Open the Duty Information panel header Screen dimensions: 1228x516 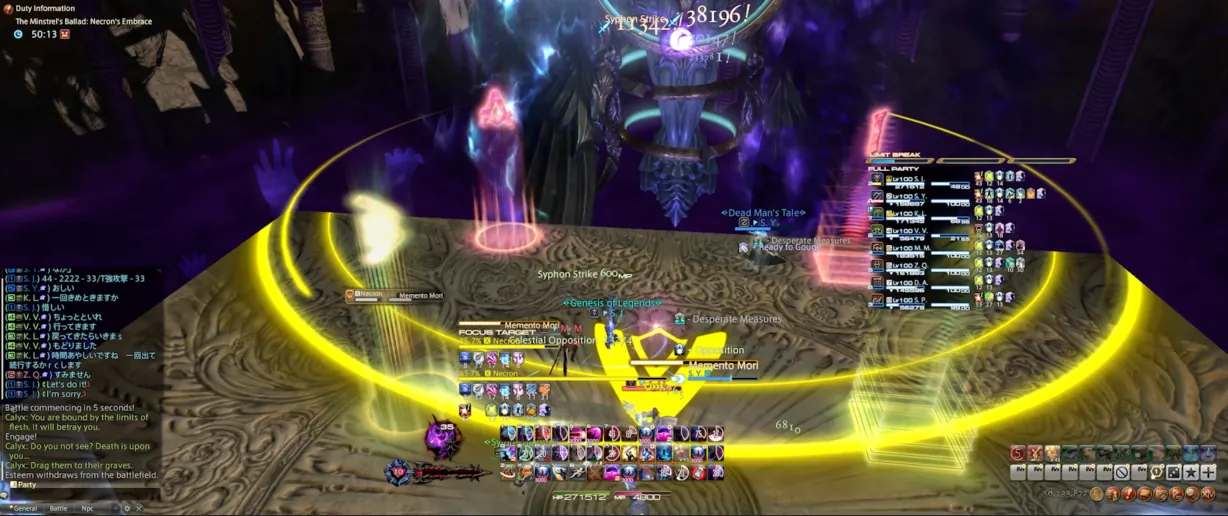(45, 8)
